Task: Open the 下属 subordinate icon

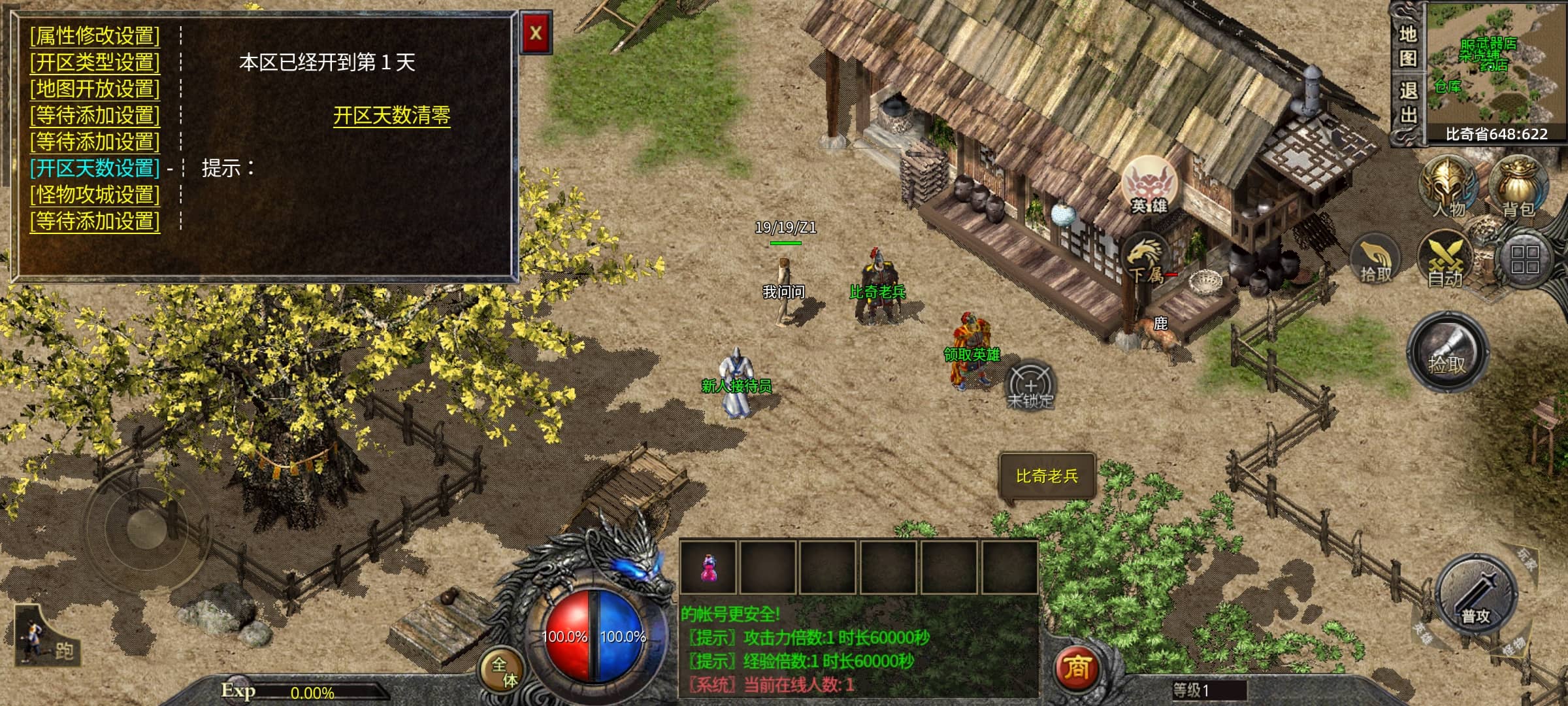Action: pyautogui.click(x=1146, y=258)
